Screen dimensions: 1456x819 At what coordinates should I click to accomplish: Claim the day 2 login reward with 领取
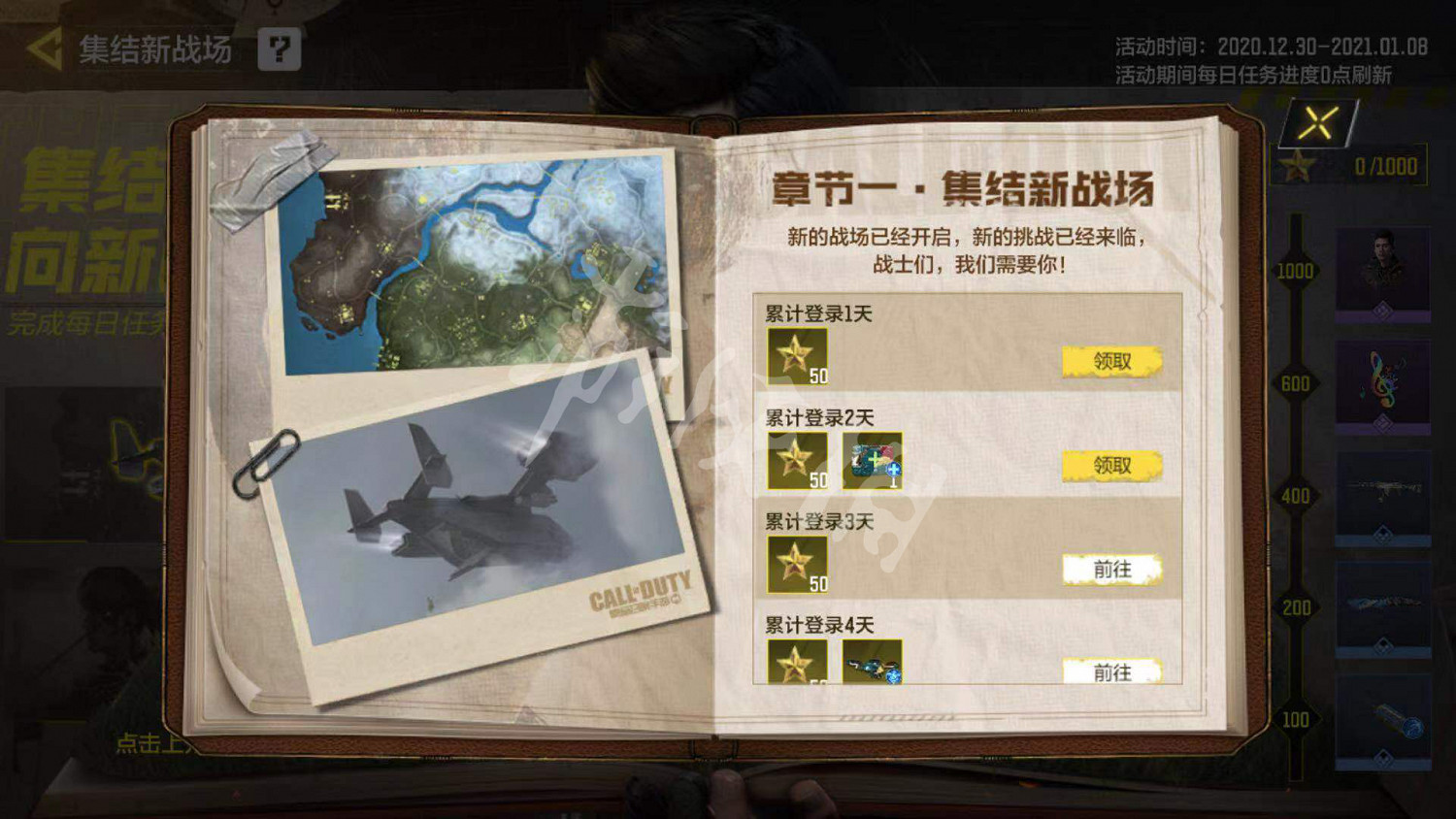(x=1112, y=466)
